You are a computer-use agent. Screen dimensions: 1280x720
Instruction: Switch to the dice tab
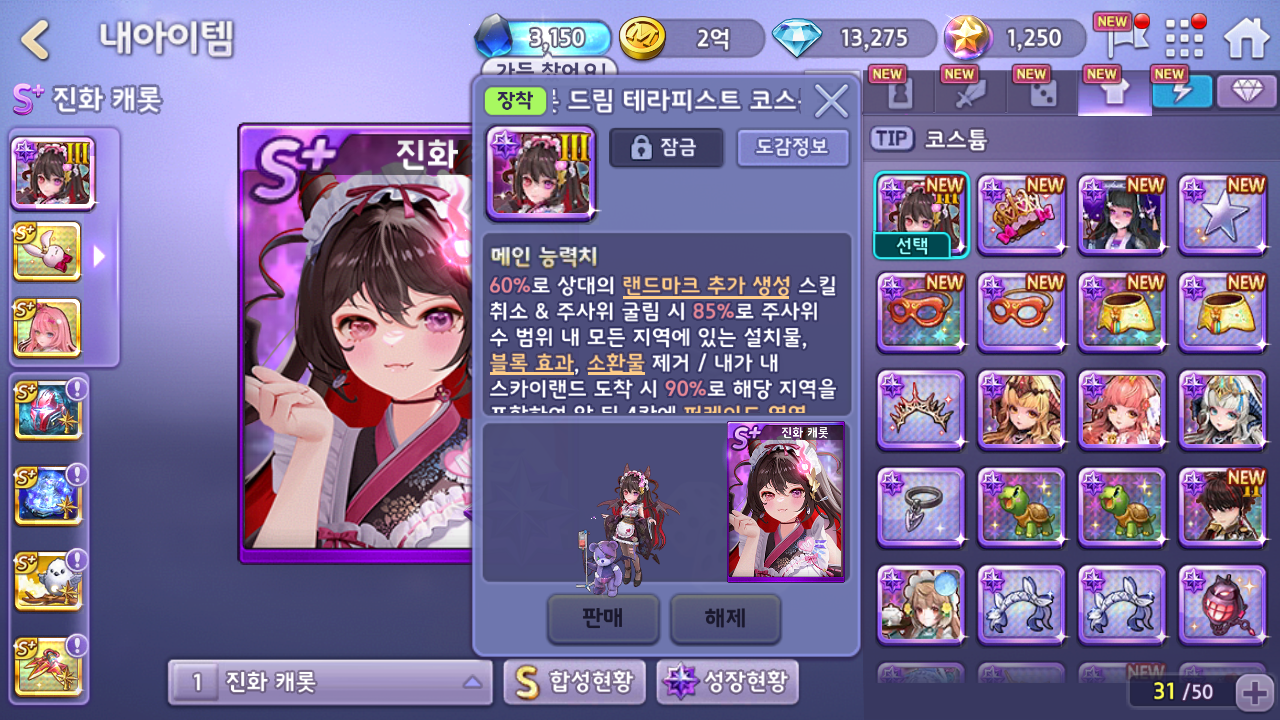click(x=1042, y=93)
